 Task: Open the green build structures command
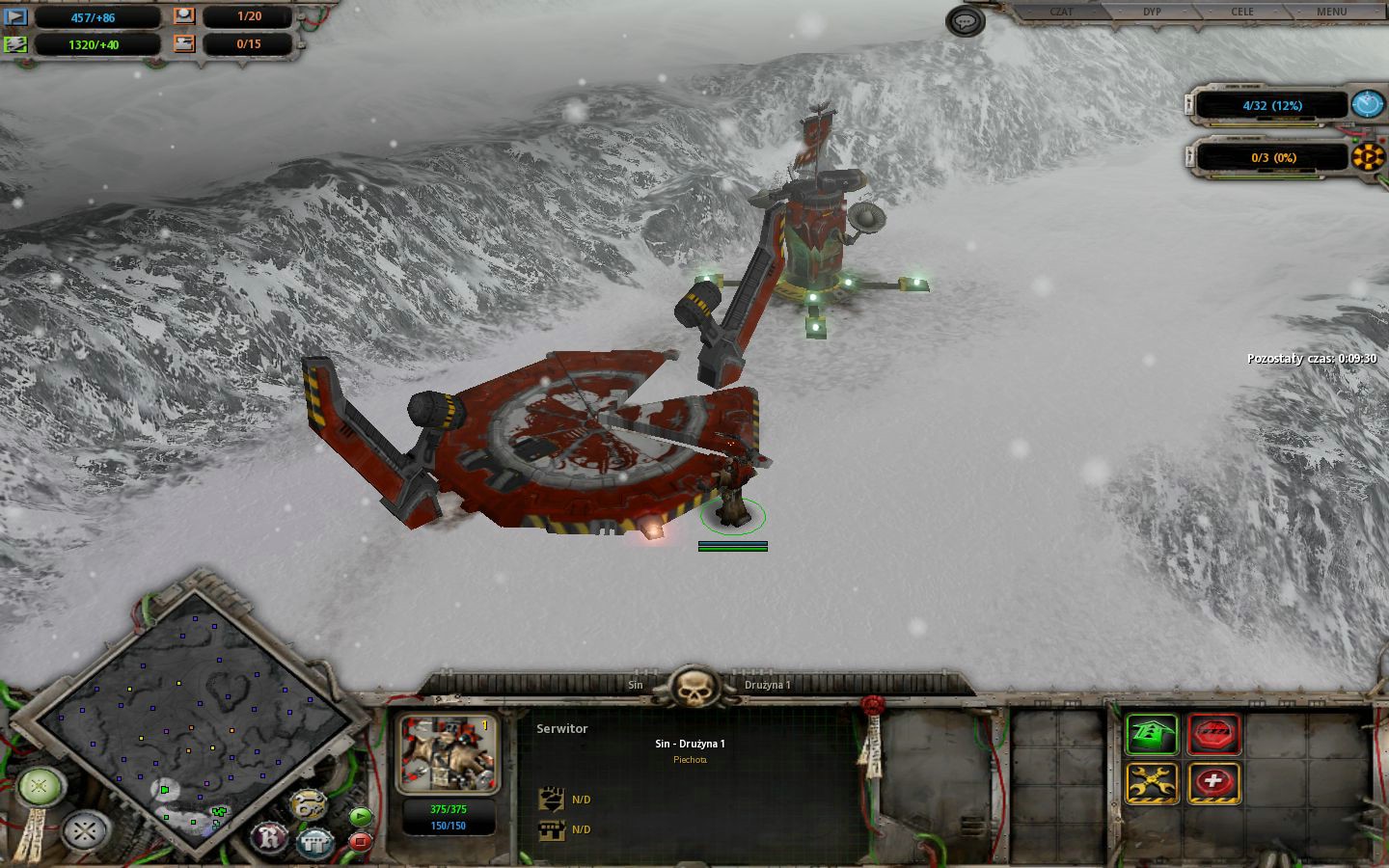[x=1152, y=736]
